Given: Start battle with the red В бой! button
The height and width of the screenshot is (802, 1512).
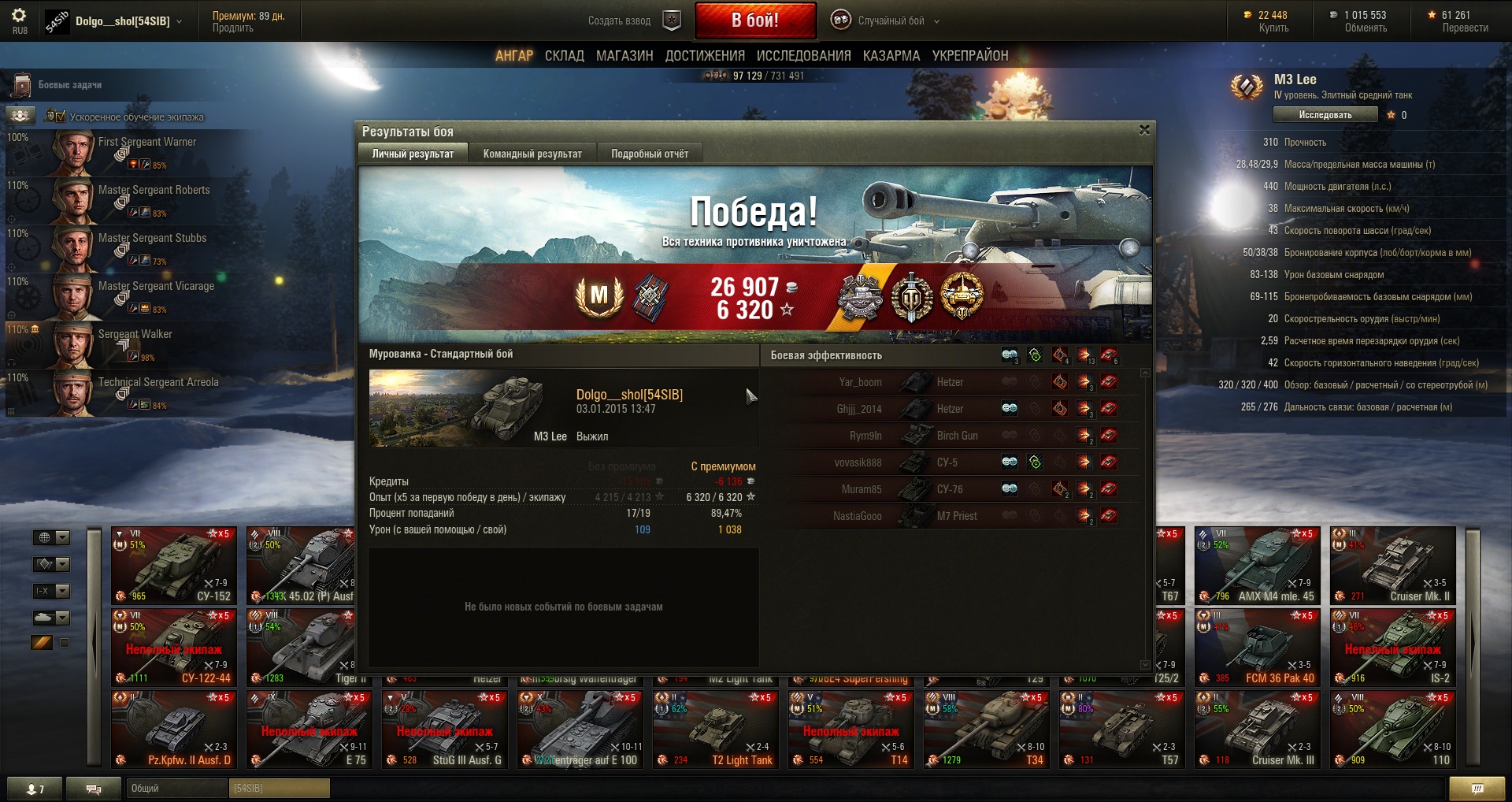Looking at the screenshot, I should click(x=754, y=20).
